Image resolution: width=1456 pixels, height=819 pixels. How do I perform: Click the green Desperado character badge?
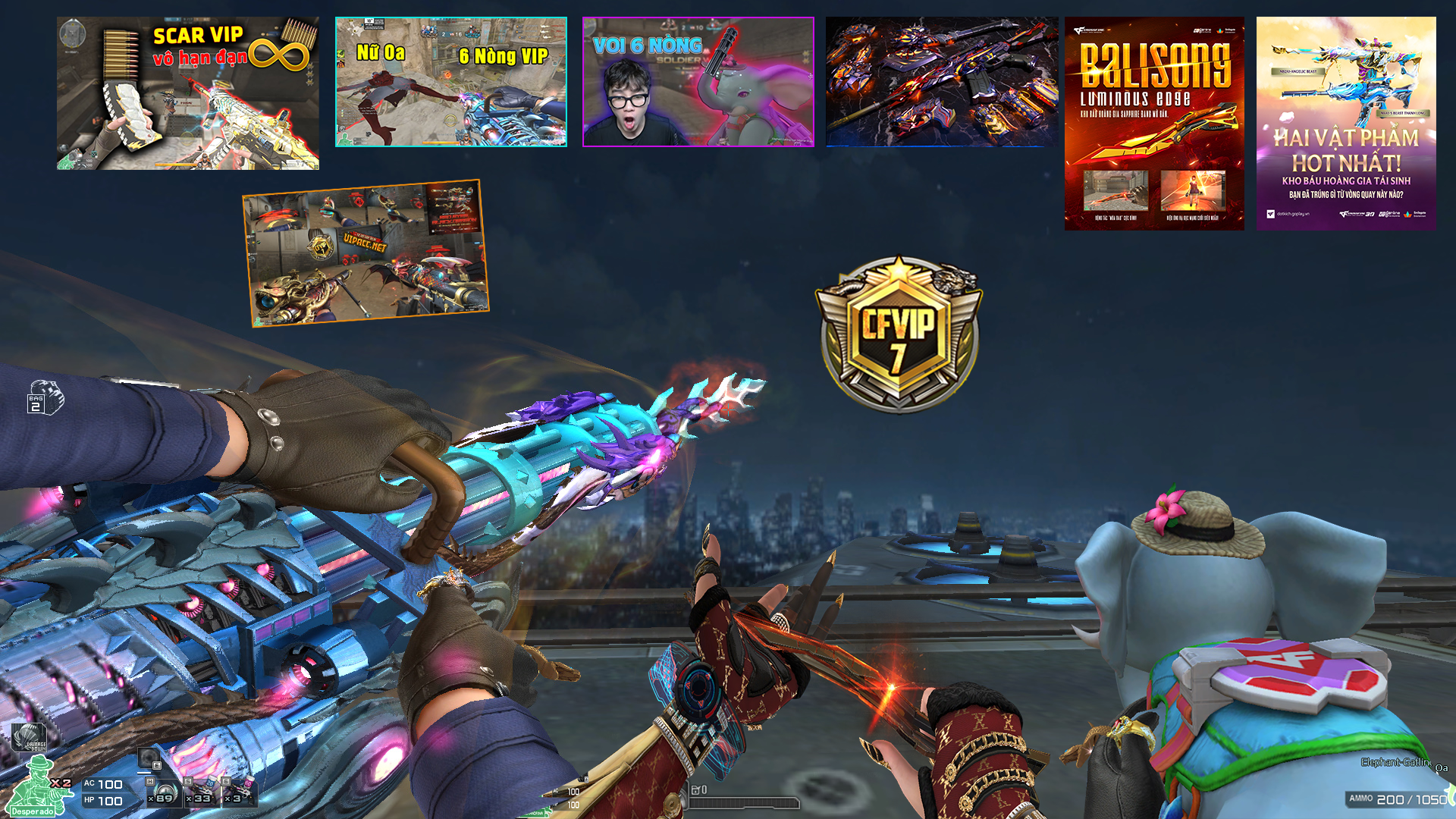[x=34, y=789]
